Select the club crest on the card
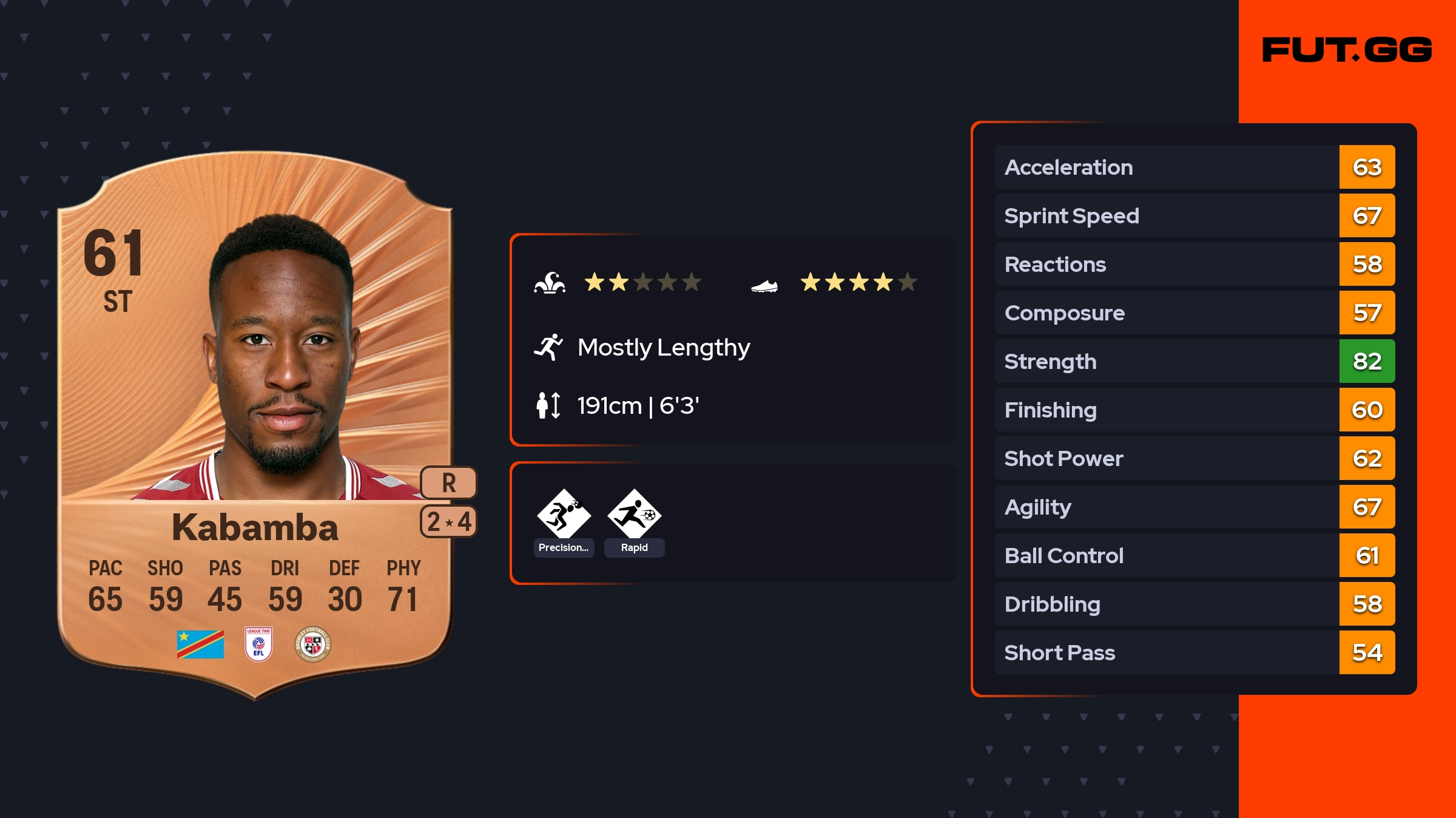 312,644
